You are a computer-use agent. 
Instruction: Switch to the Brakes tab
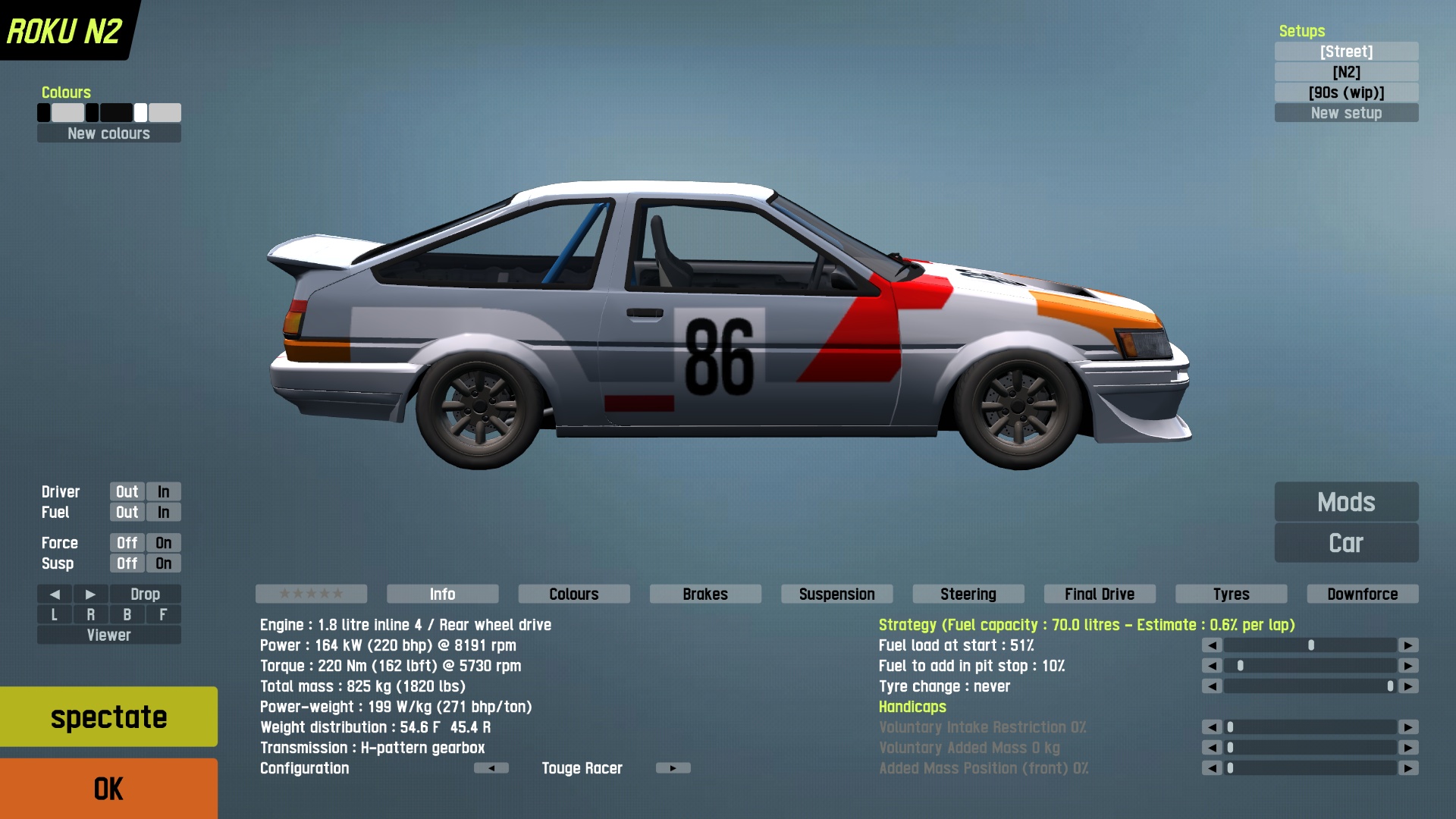(x=705, y=594)
